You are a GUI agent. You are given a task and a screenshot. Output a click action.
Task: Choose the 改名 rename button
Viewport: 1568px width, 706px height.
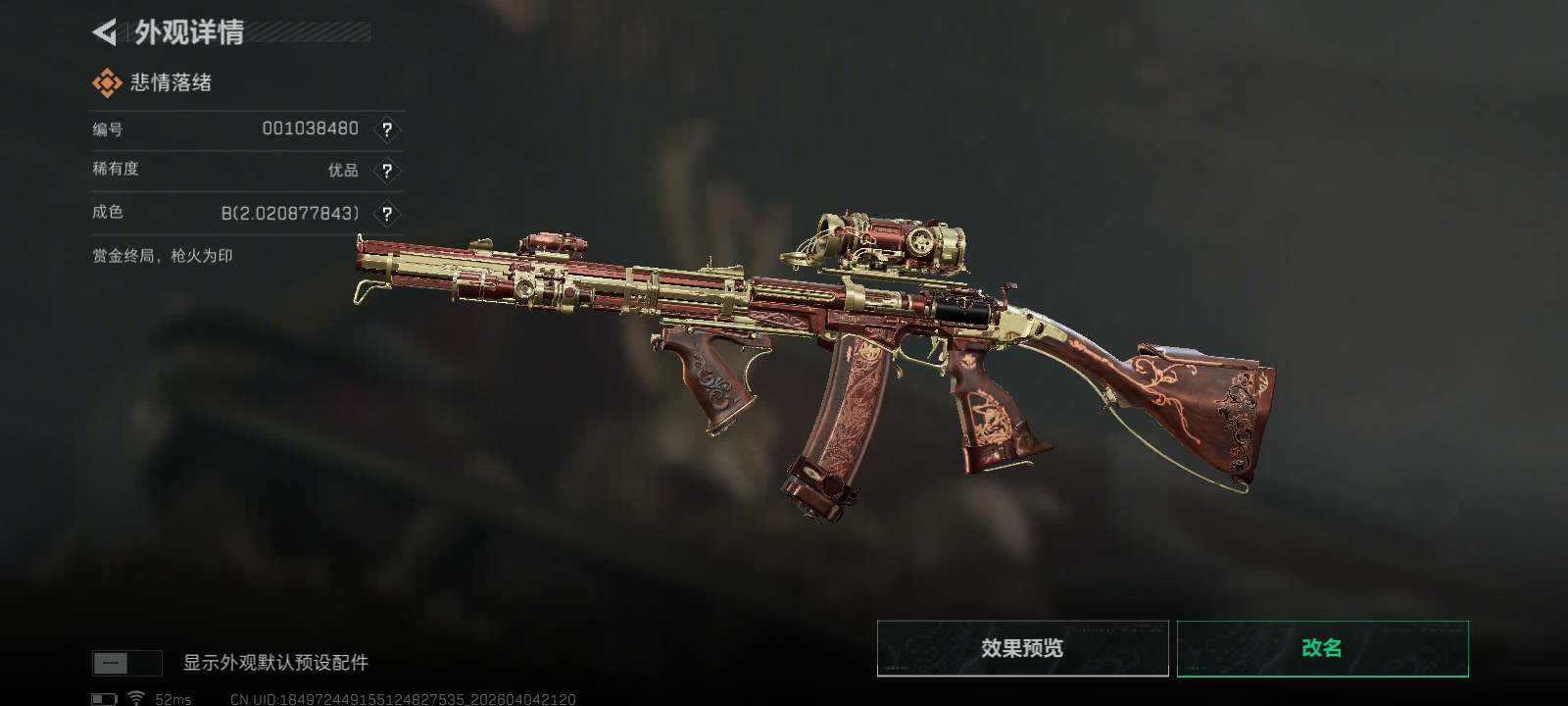(1322, 648)
